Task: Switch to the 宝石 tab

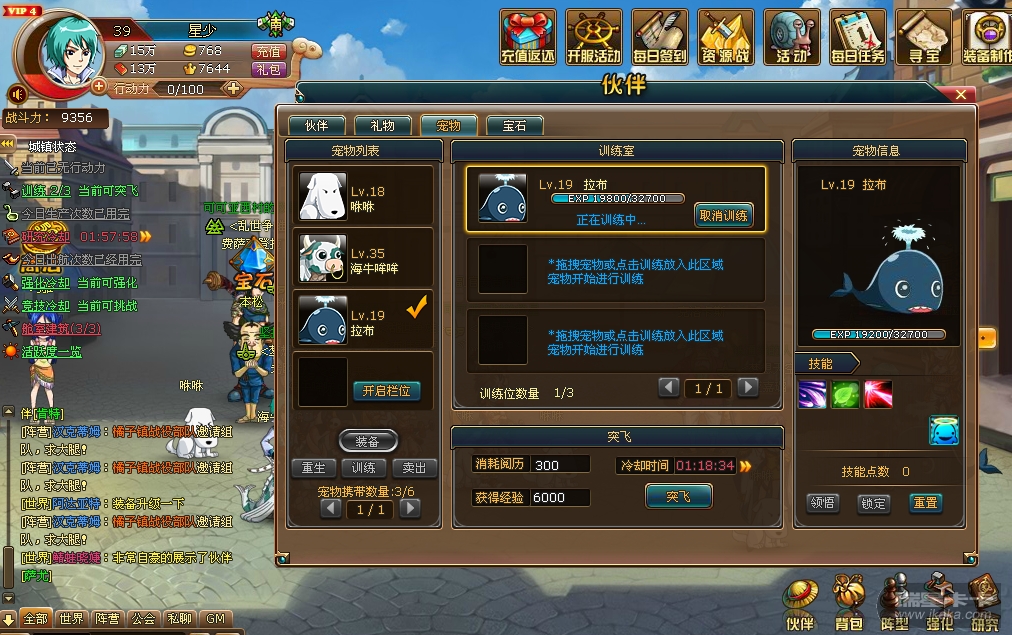Action: (514, 126)
